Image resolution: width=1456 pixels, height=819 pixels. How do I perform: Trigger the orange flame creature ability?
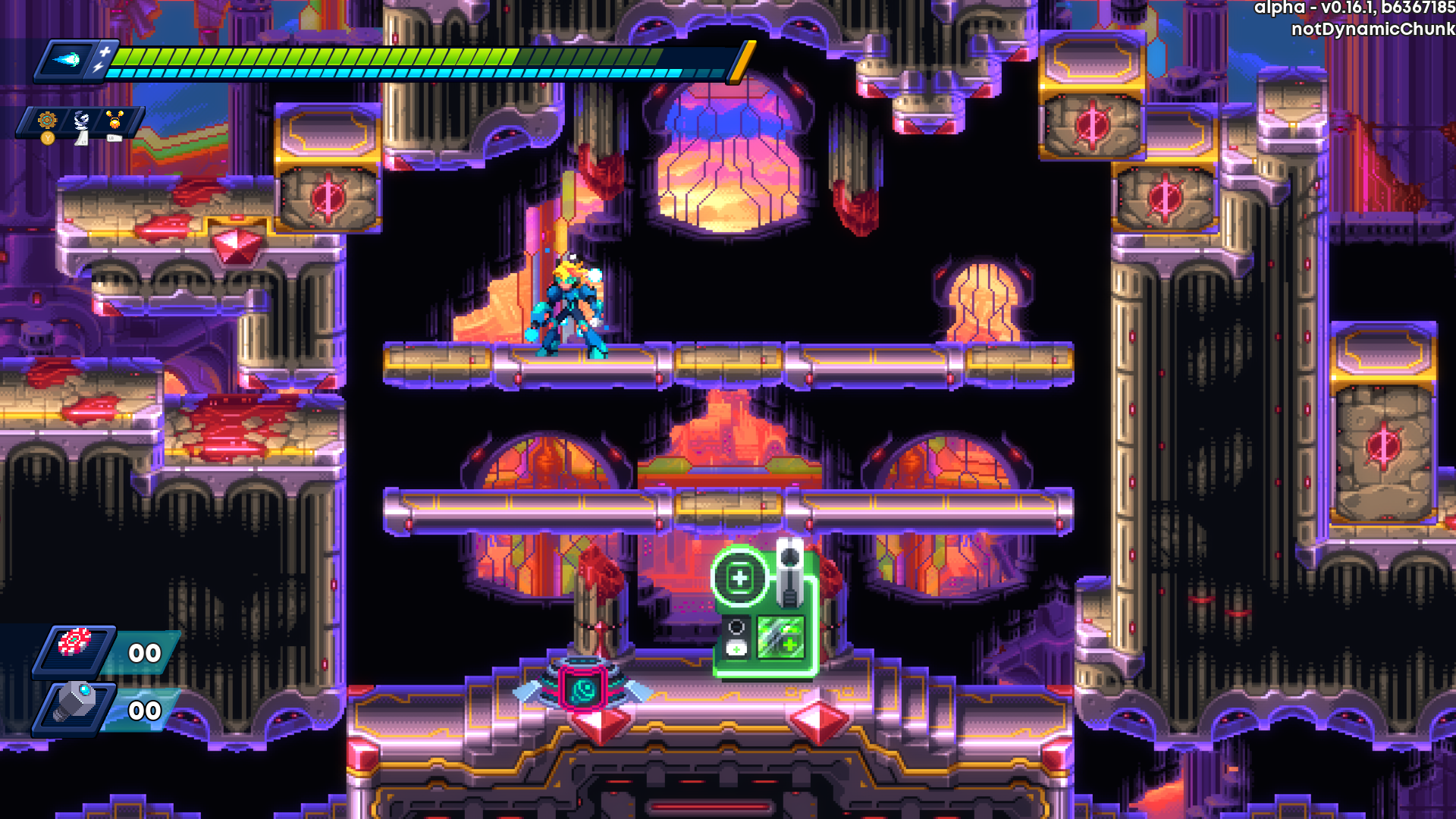(x=115, y=121)
